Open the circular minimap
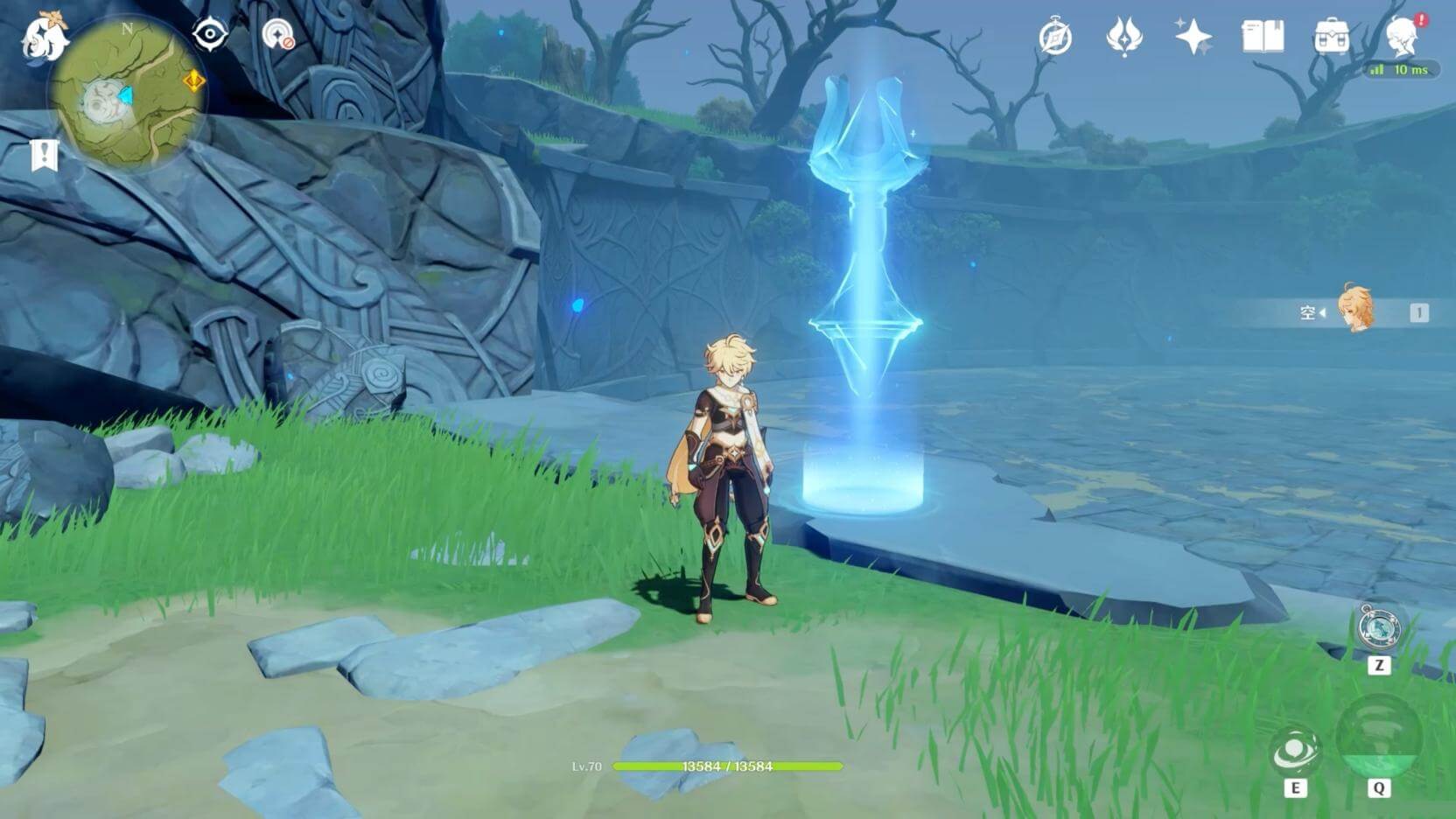Image resolution: width=1456 pixels, height=819 pixels. [x=128, y=94]
